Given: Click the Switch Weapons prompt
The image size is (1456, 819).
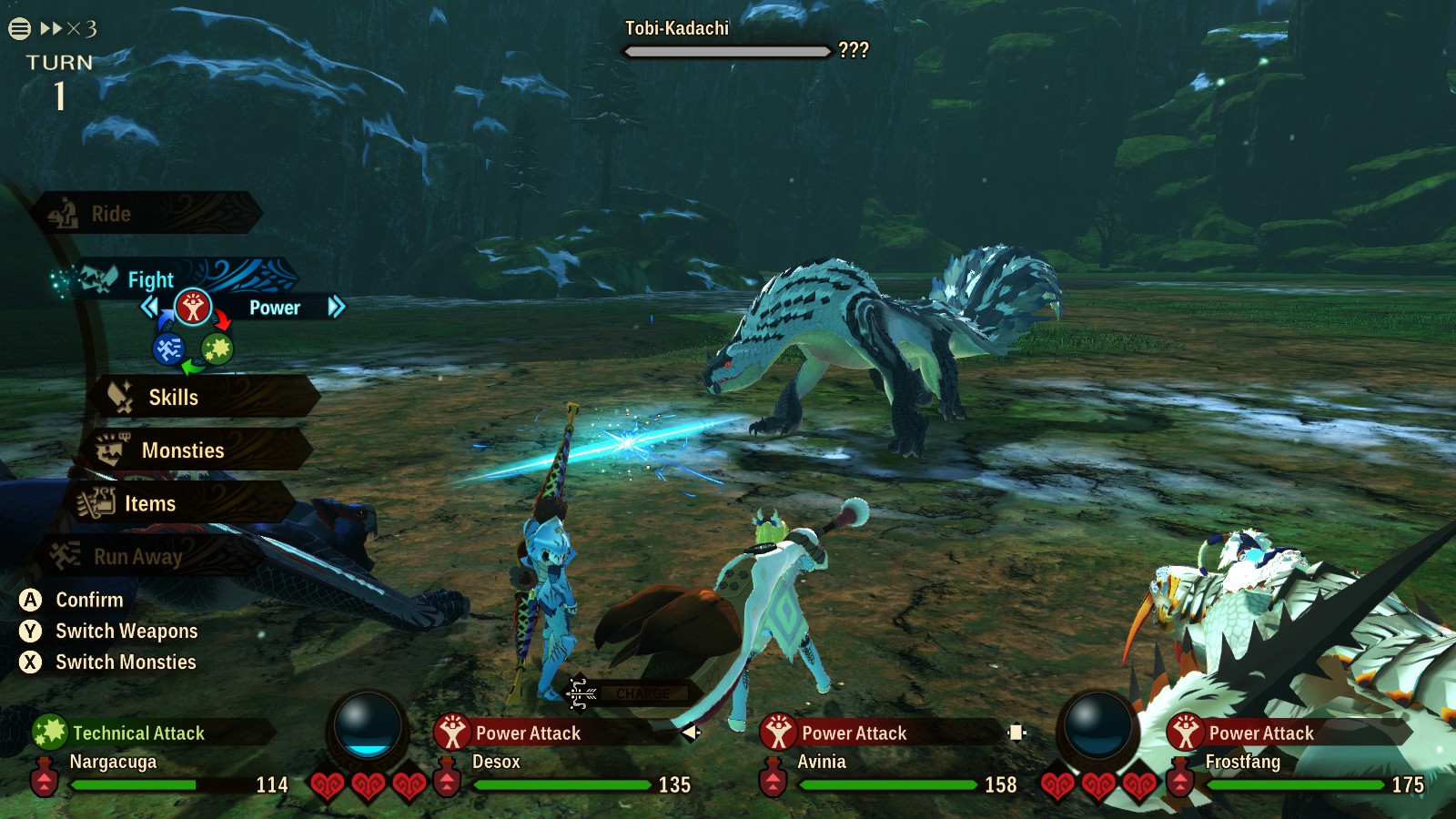Looking at the screenshot, I should point(127,631).
